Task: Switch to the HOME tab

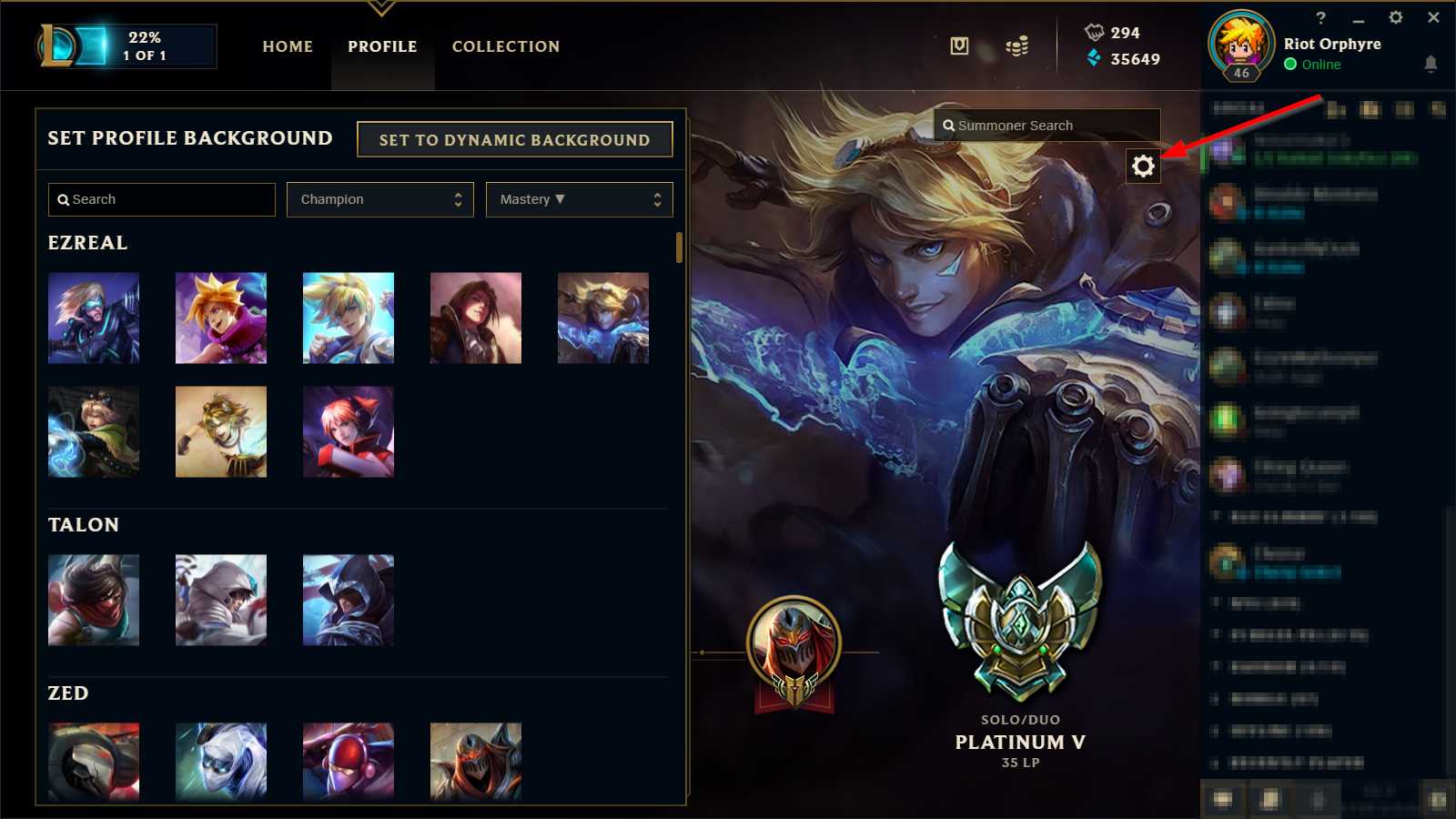Action: pos(287,46)
